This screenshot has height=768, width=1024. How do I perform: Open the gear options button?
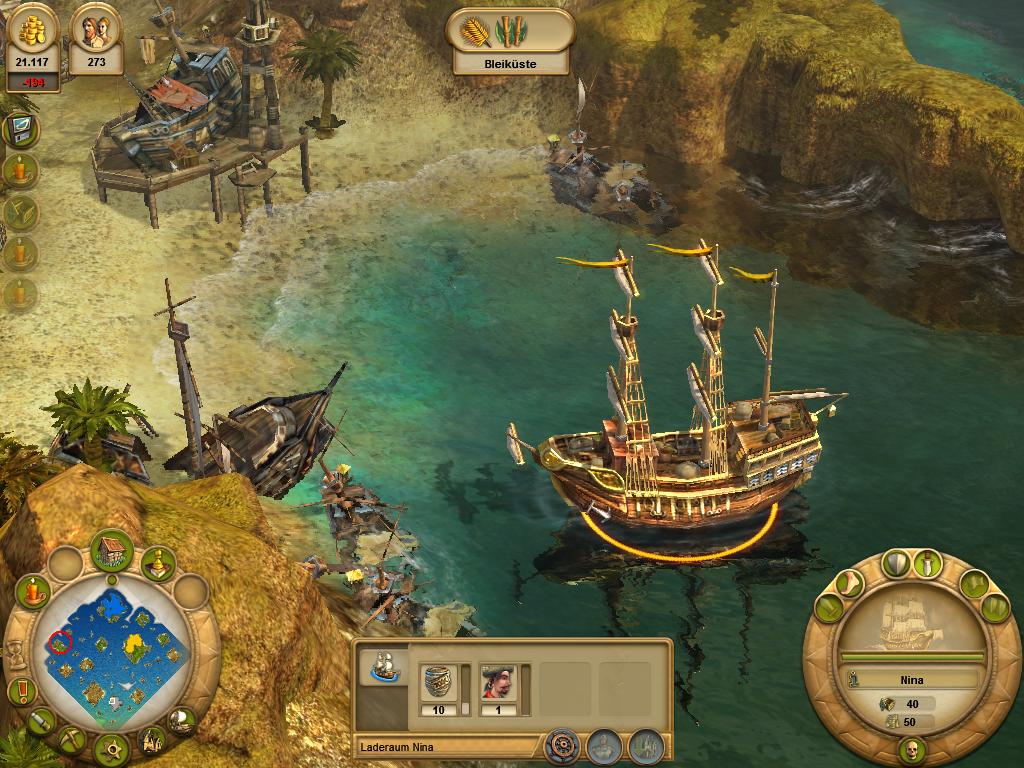(x=111, y=747)
